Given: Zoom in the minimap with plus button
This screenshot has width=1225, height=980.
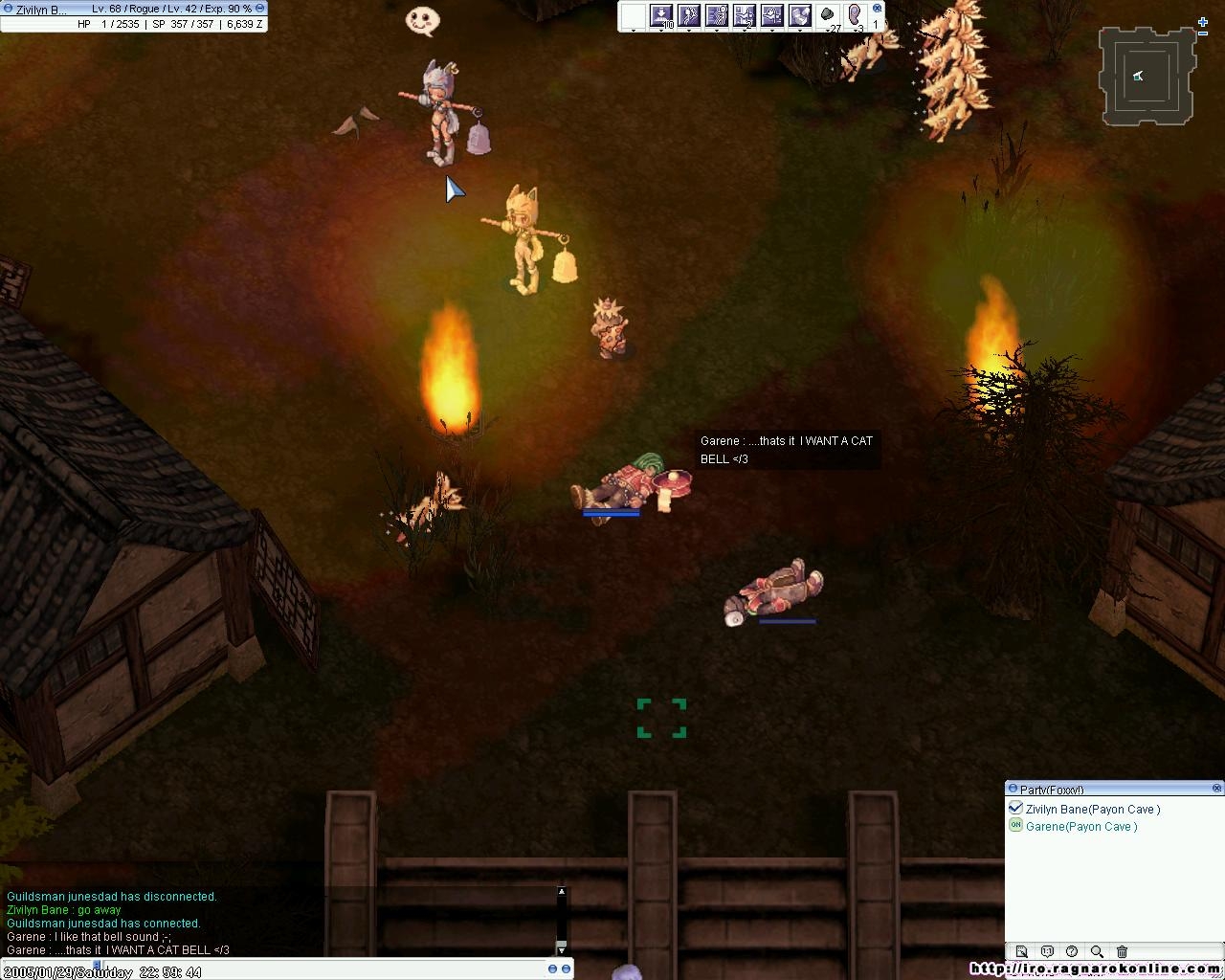Looking at the screenshot, I should click(1203, 21).
